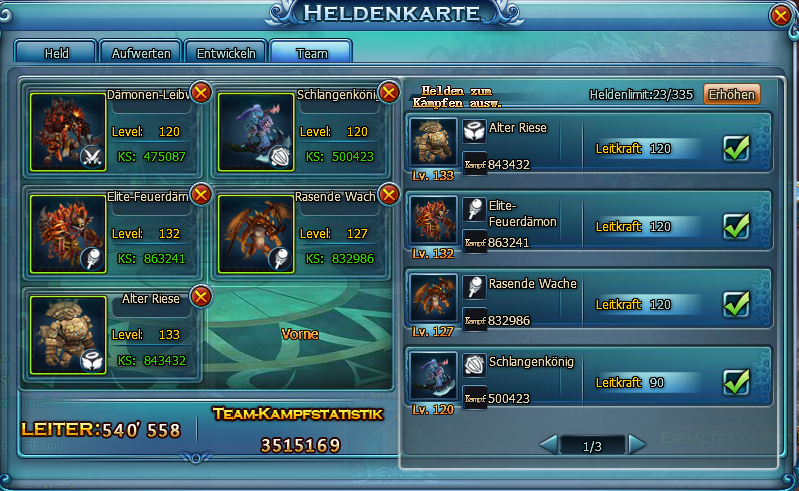This screenshot has height=491, width=799.
Task: Select the Schlangenkönig portrait in hero list
Action: pyautogui.click(x=434, y=376)
